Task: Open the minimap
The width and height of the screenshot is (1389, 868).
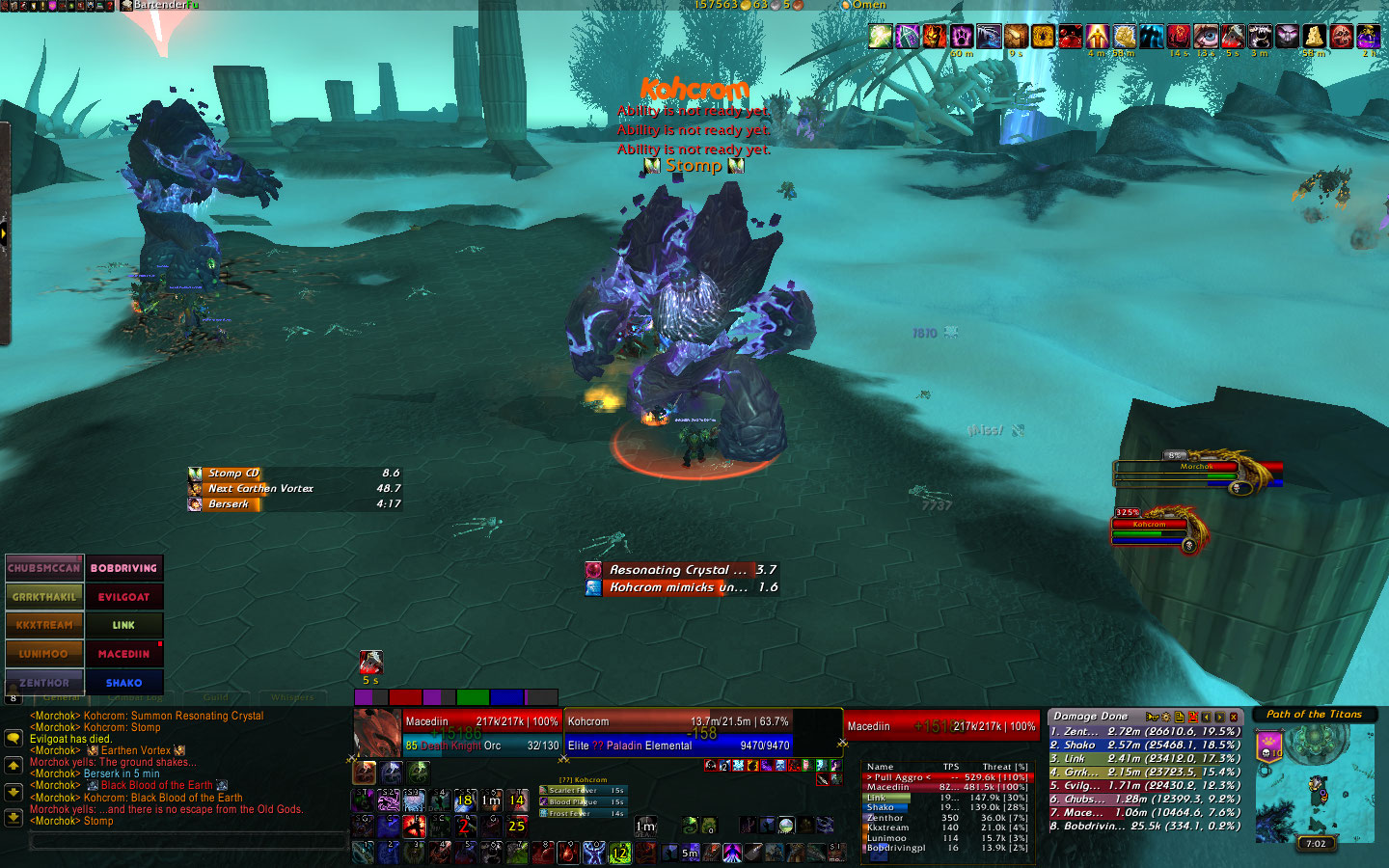Action: point(1315,781)
